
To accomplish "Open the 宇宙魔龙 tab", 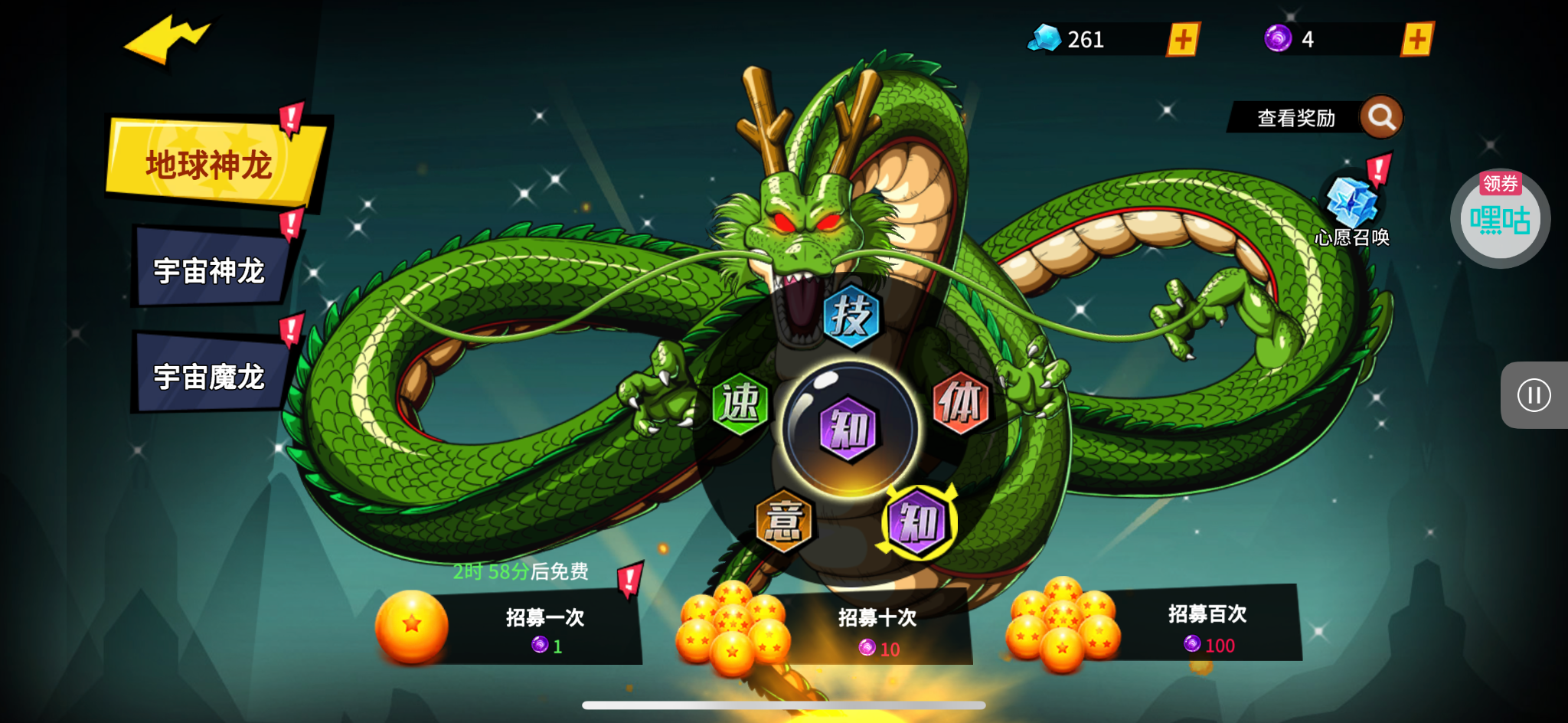I will point(210,376).
